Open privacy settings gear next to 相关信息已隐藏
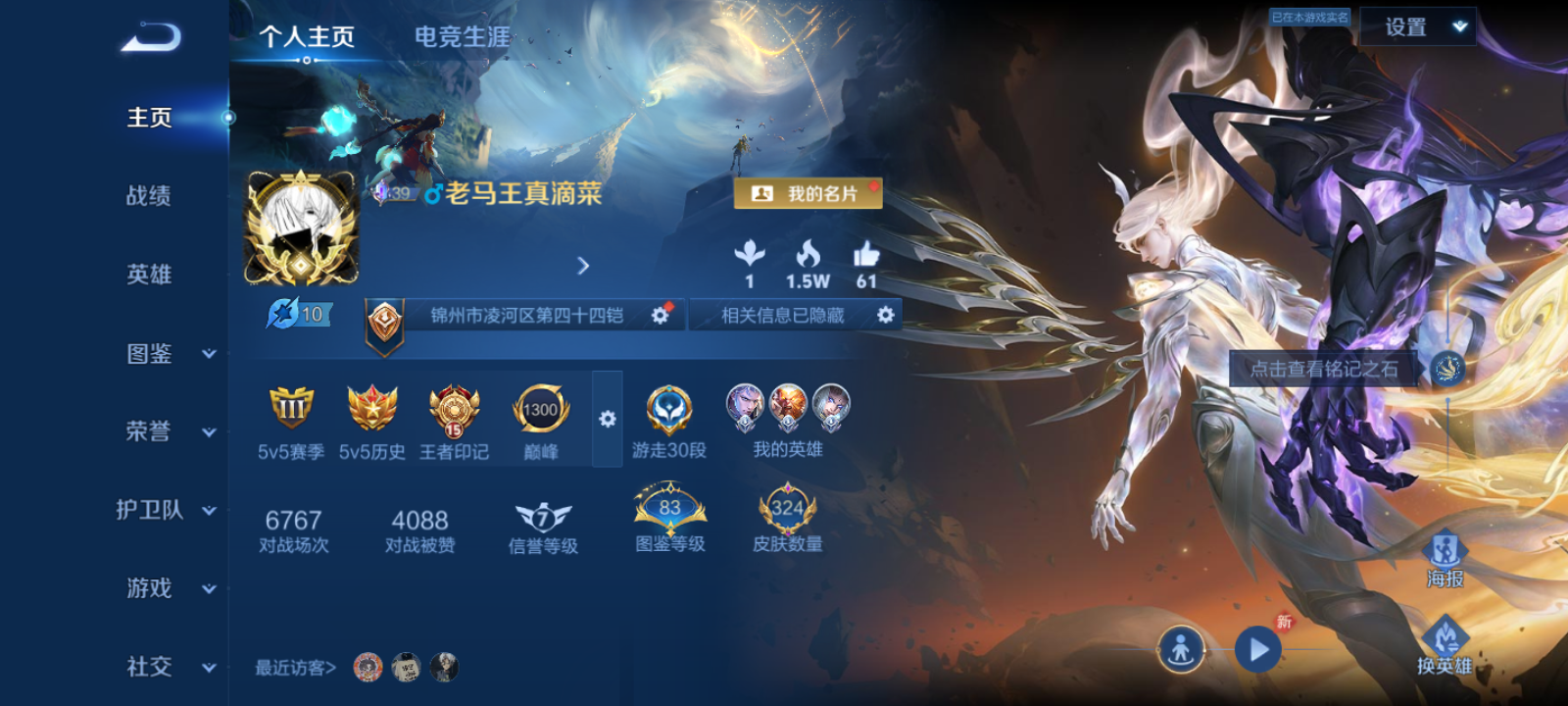 (x=886, y=314)
